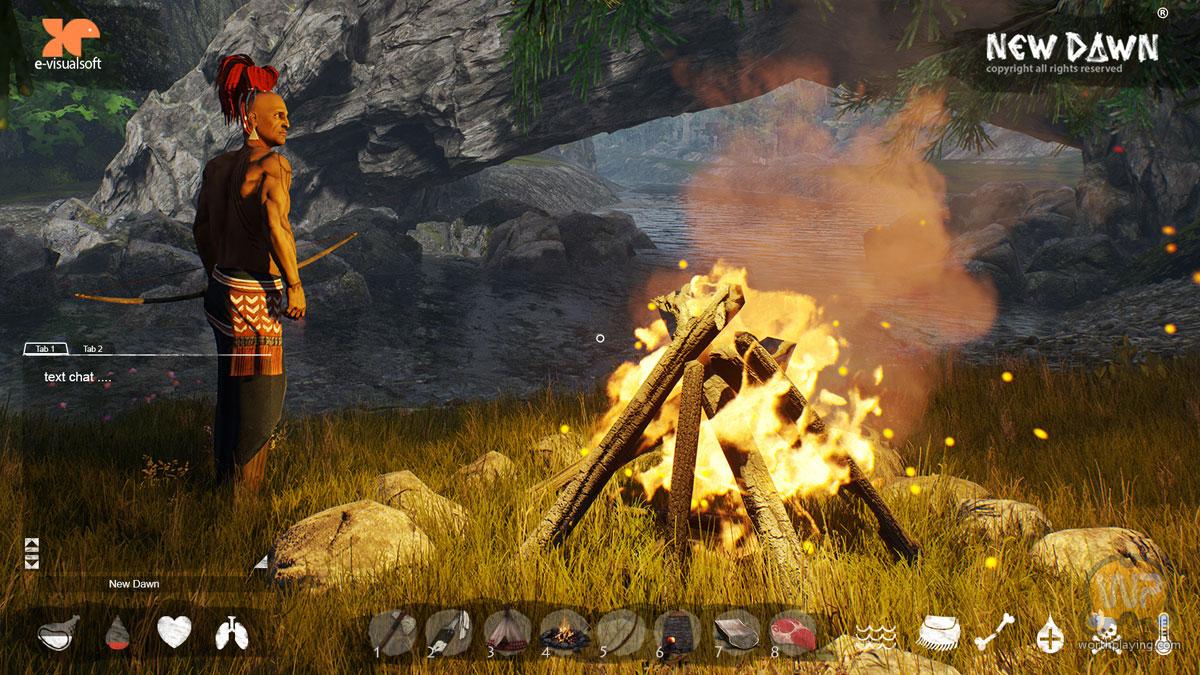Click the water waves icon
Viewport: 1200px width, 675px height.
pos(878,635)
